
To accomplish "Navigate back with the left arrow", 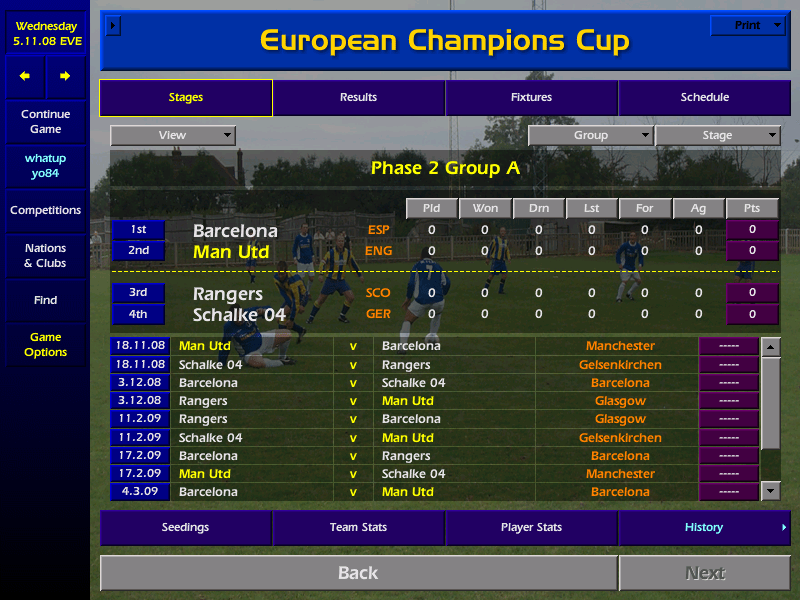I will [25, 76].
